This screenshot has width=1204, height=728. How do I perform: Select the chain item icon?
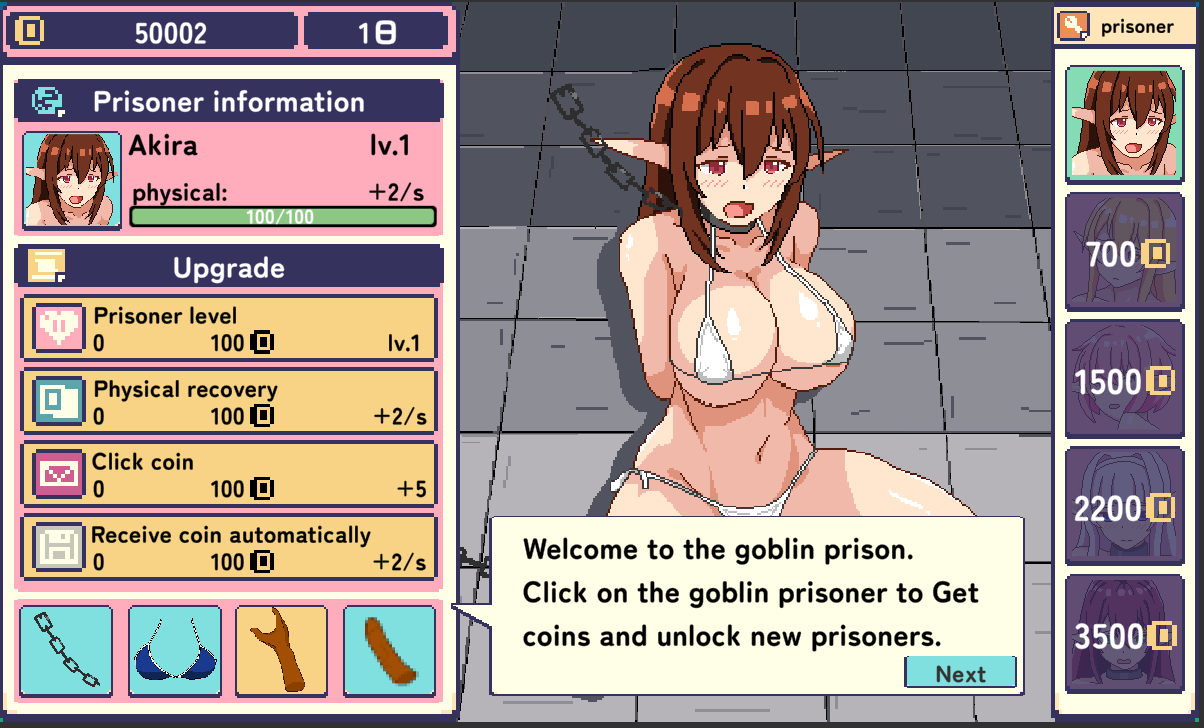[66, 650]
